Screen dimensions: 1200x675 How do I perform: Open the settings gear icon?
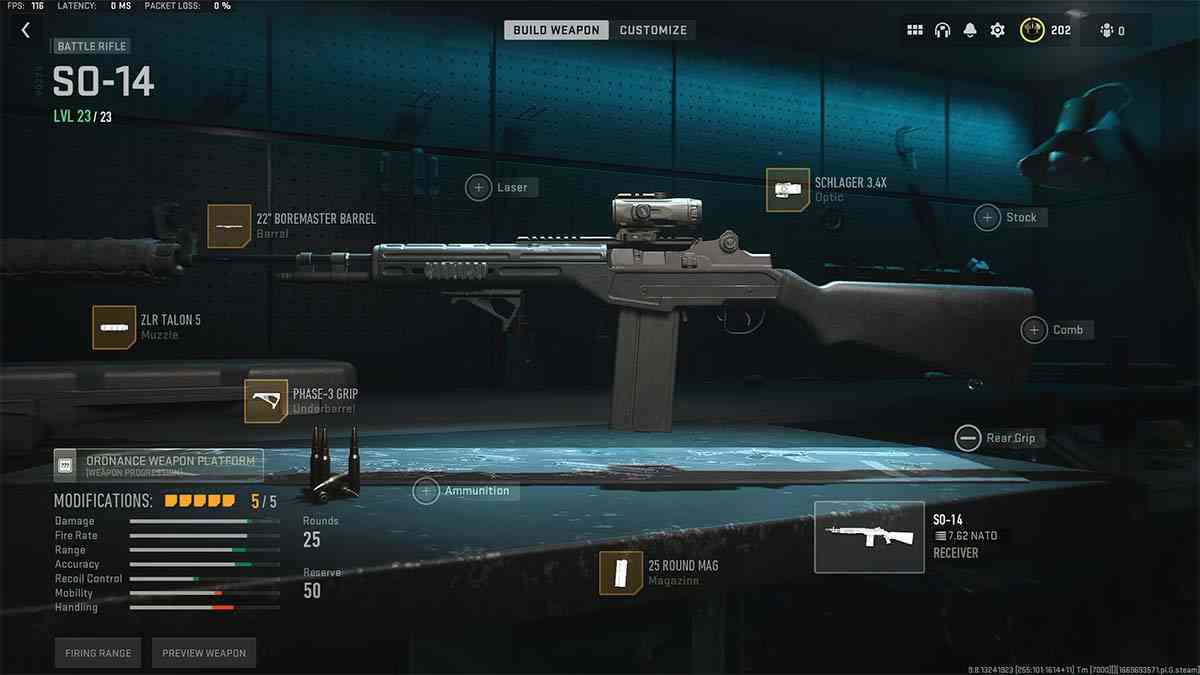(x=997, y=31)
